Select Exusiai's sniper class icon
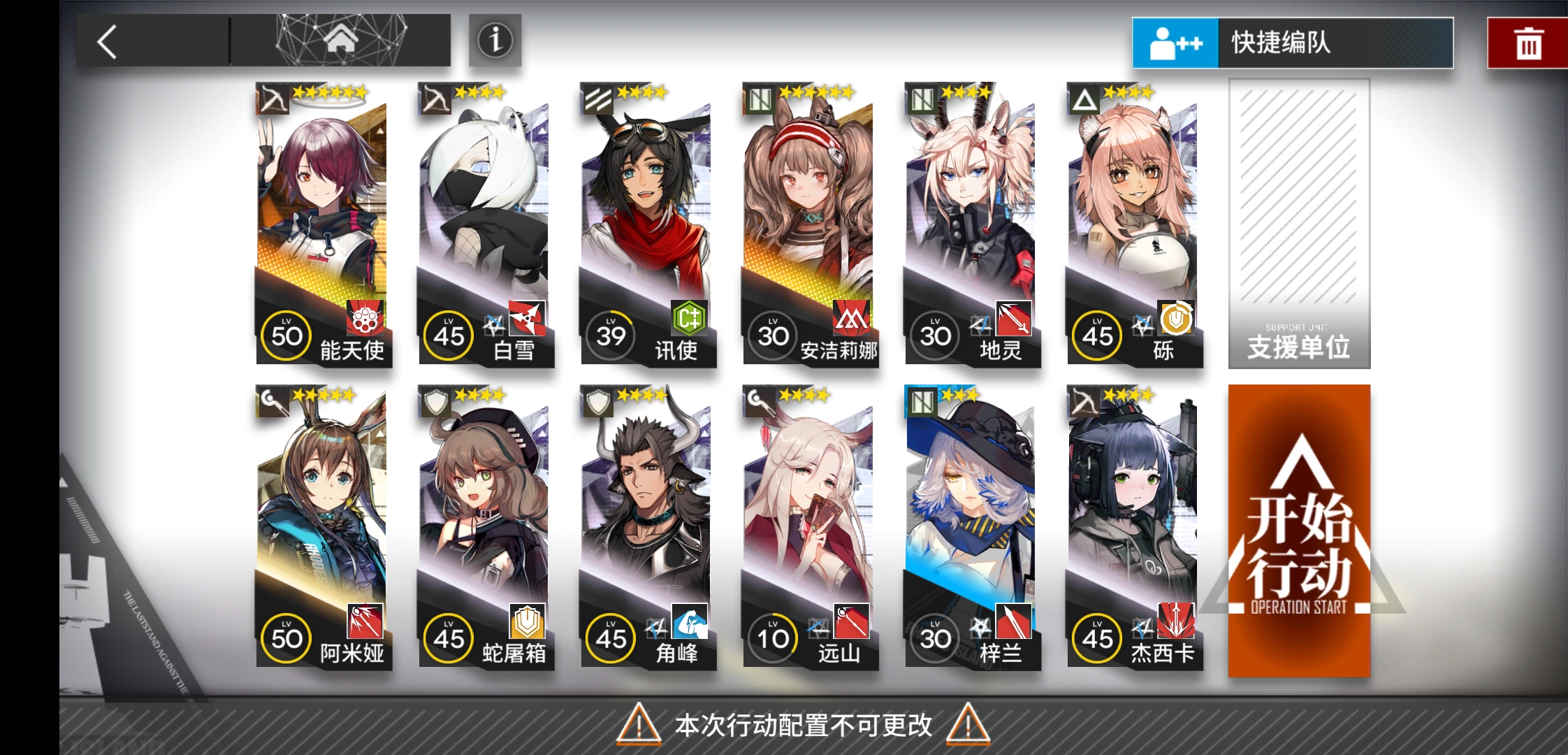Screen dimensions: 1568x755 click(273, 96)
